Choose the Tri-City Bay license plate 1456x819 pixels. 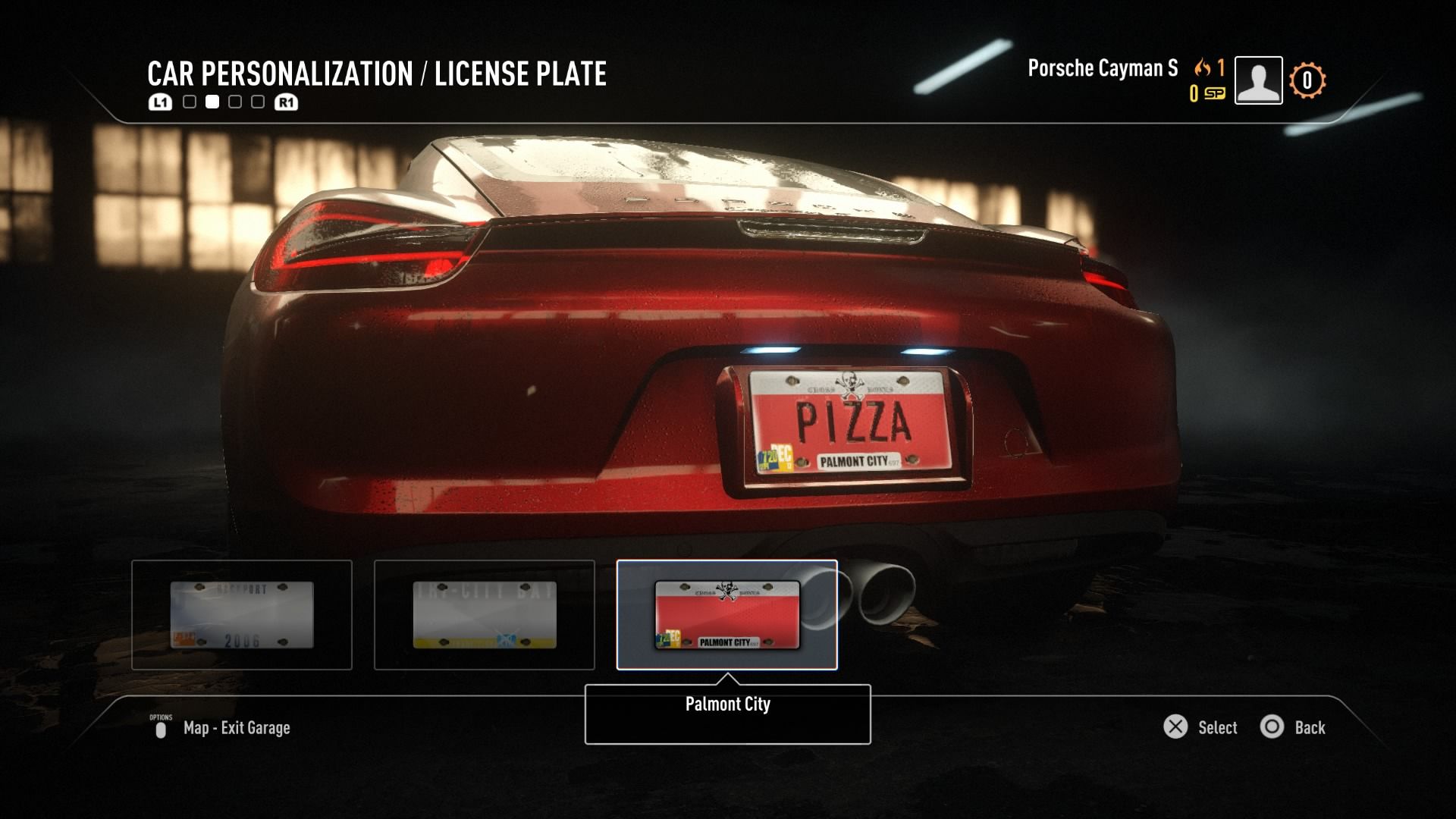485,615
